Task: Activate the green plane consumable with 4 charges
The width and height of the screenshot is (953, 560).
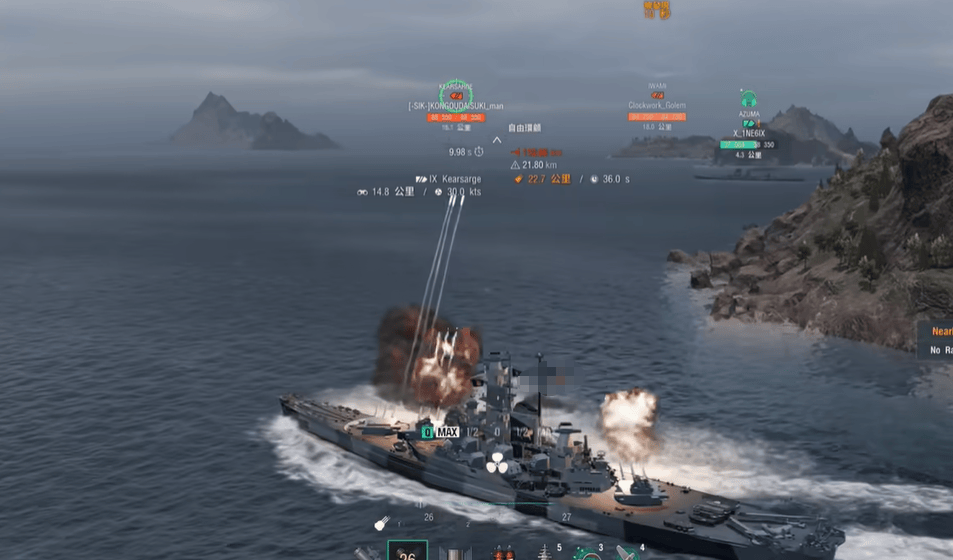Action: [x=628, y=552]
